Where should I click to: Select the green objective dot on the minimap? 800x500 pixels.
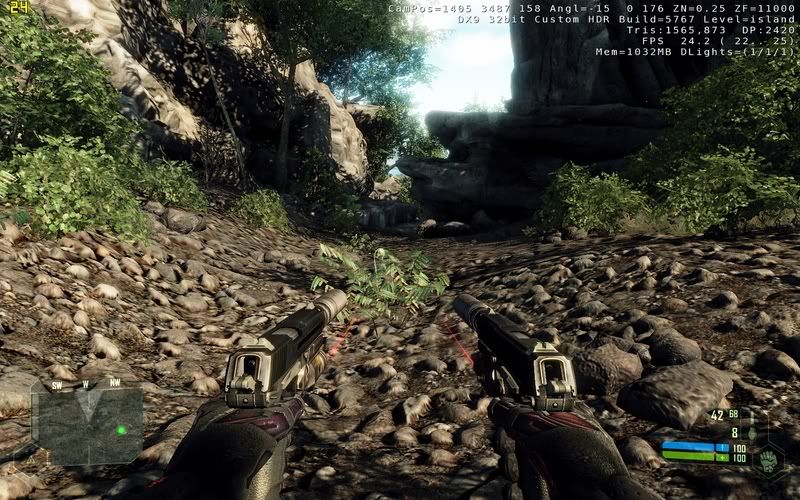[x=121, y=431]
